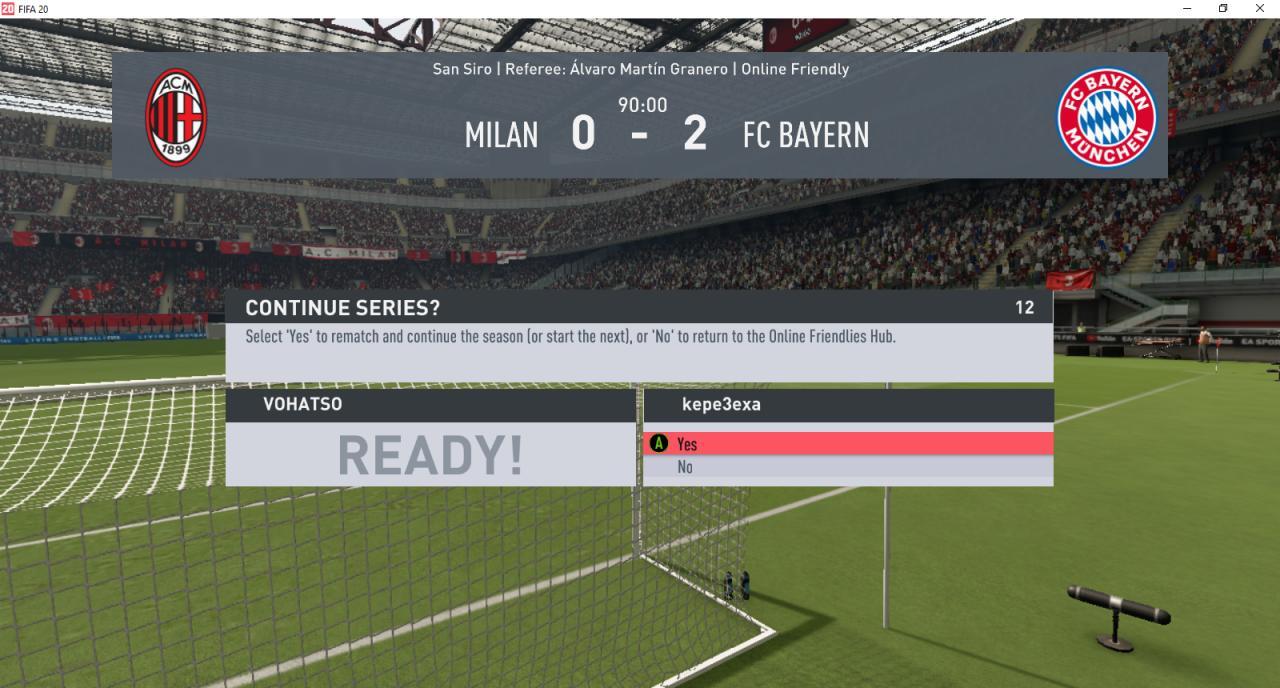The image size is (1280, 688).
Task: Minimize the FIFA 20 window
Action: [x=1186, y=8]
